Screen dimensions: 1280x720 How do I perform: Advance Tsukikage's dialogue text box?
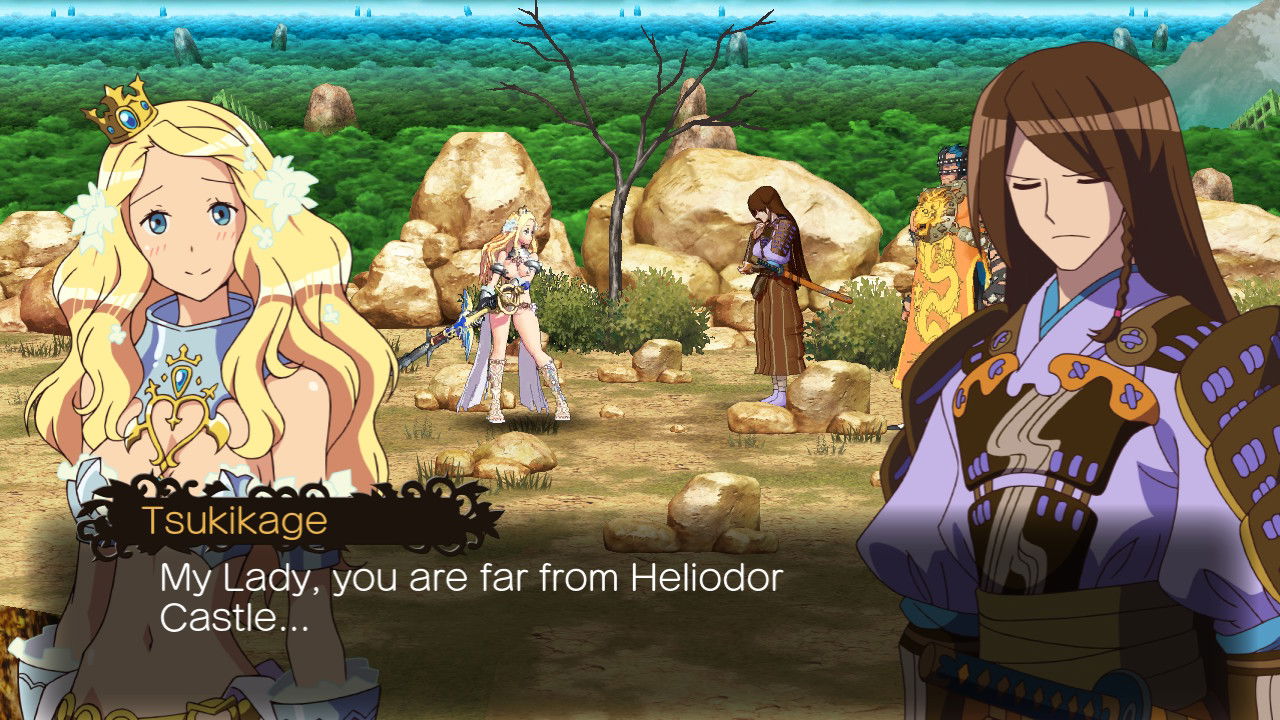click(470, 598)
